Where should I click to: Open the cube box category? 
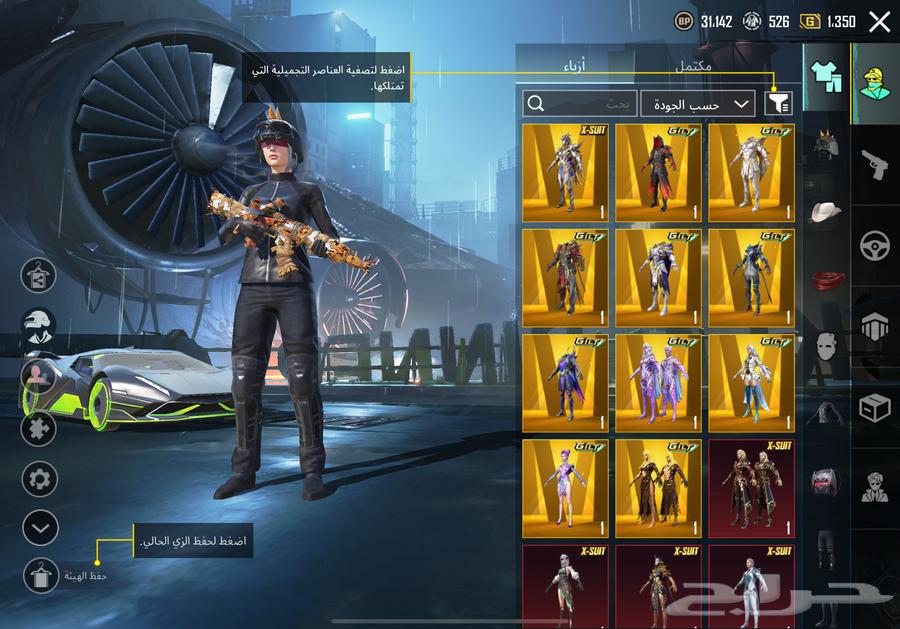click(x=875, y=407)
